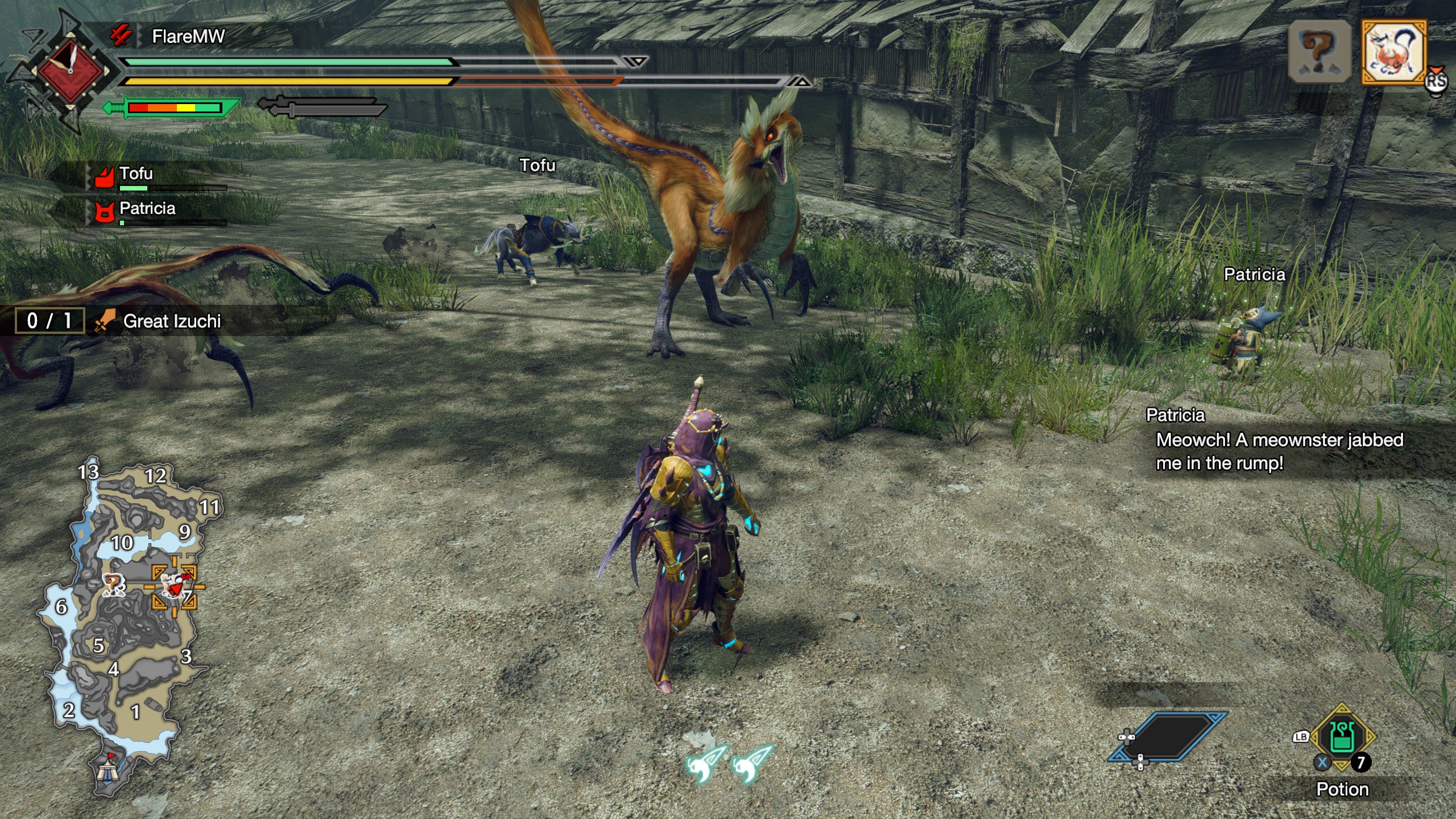The height and width of the screenshot is (819, 1456).
Task: Click the camp tent marker on the minimap
Action: [x=106, y=770]
